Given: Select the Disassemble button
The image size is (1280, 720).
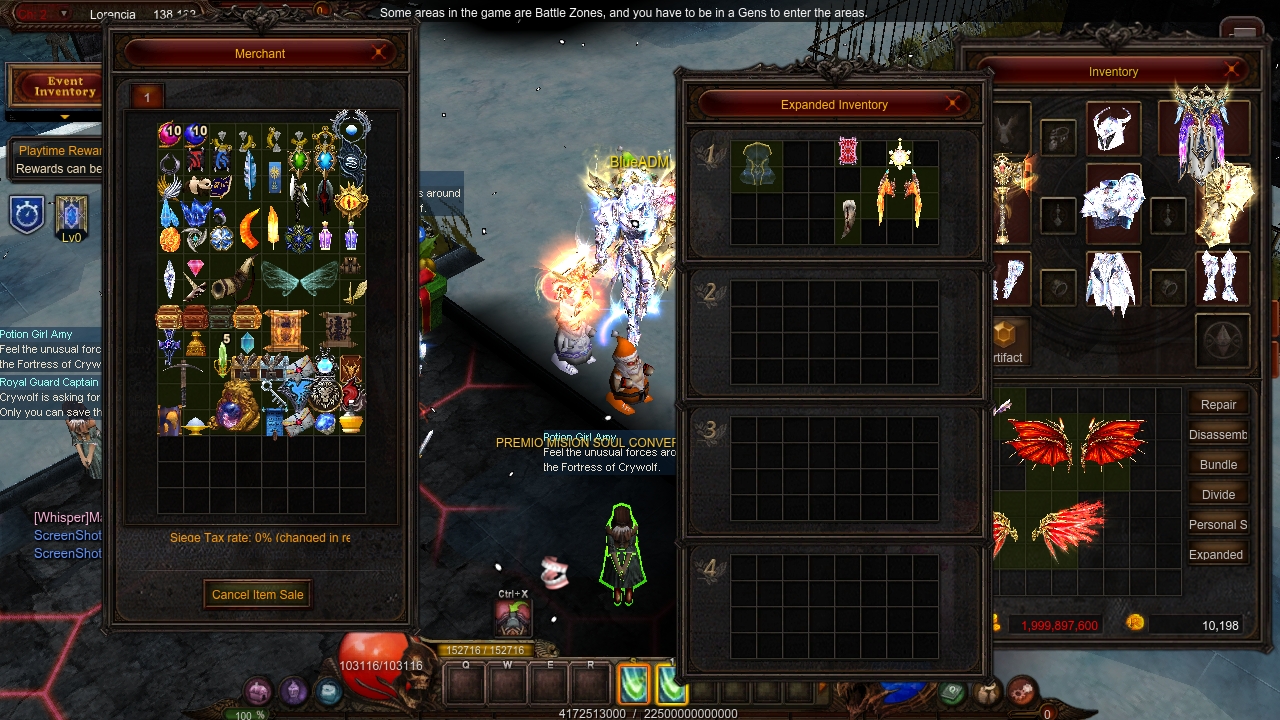Looking at the screenshot, I should pyautogui.click(x=1217, y=434).
